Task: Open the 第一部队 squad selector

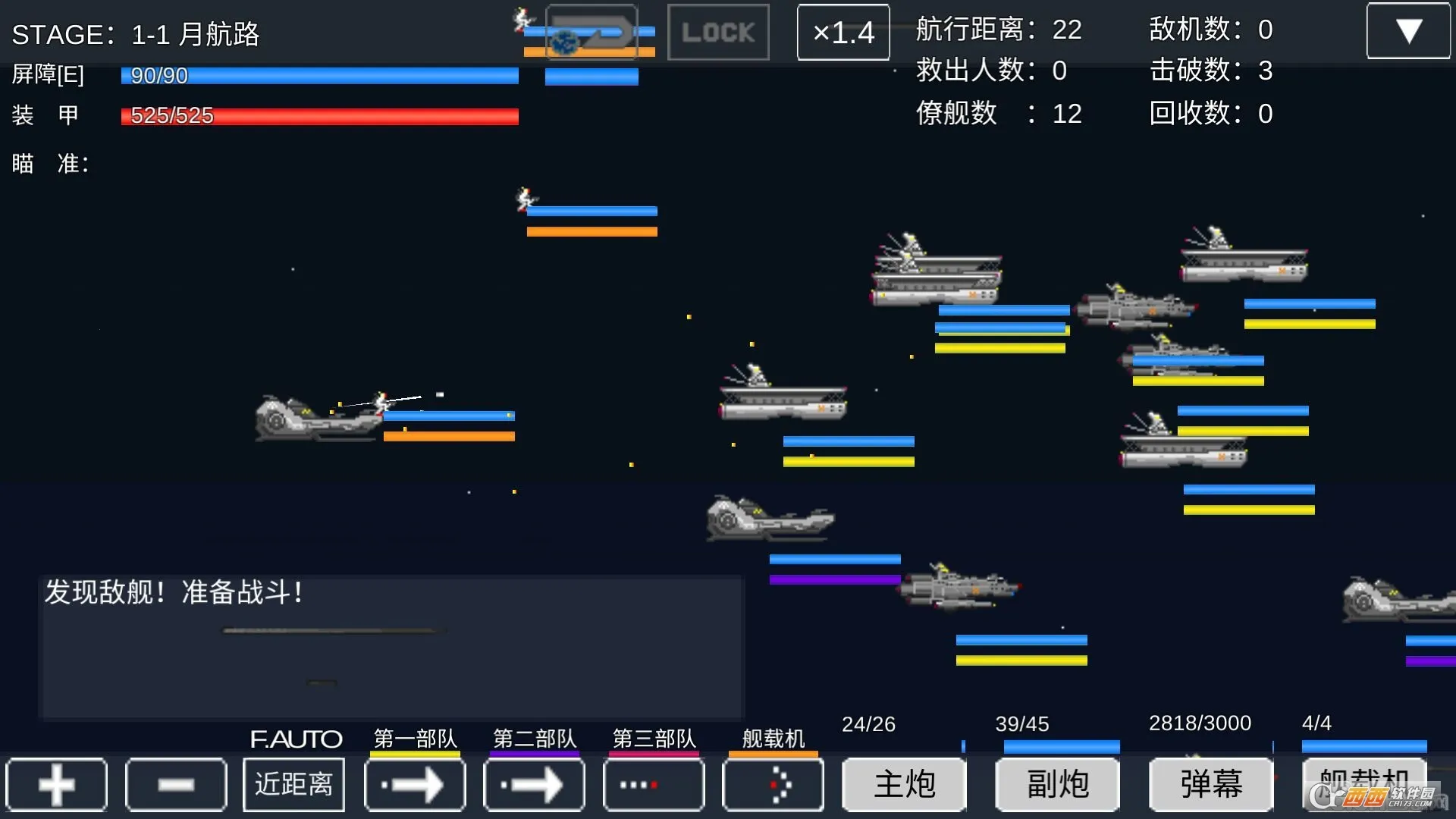Action: (x=414, y=738)
